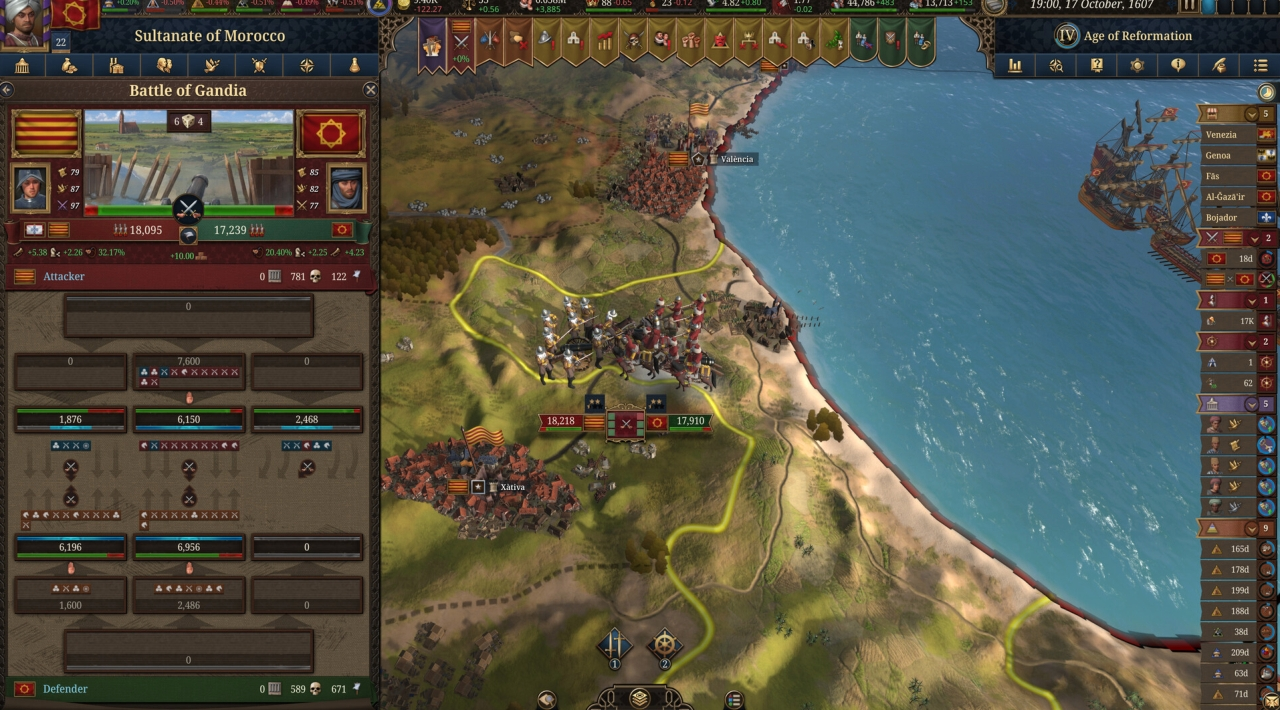
Task: Open the pirate skull alert banner
Action: pos(634,42)
